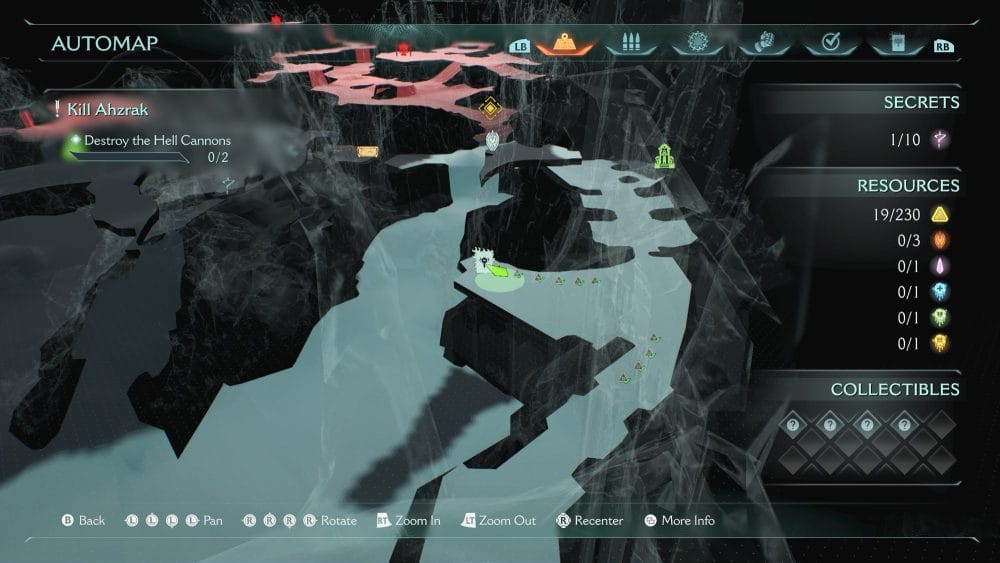This screenshot has width=1000, height=563.
Task: Select the Destroy the Hell Cannons objective
Action: pyautogui.click(x=157, y=141)
